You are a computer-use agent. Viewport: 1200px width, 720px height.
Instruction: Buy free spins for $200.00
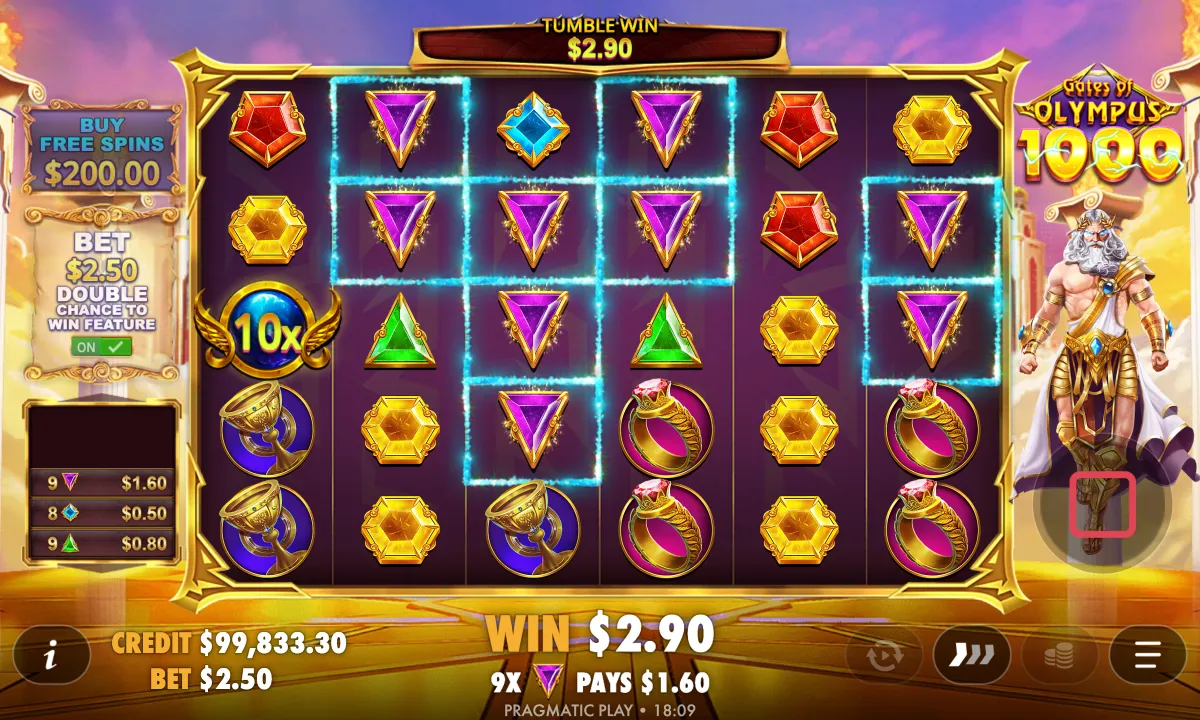101,151
